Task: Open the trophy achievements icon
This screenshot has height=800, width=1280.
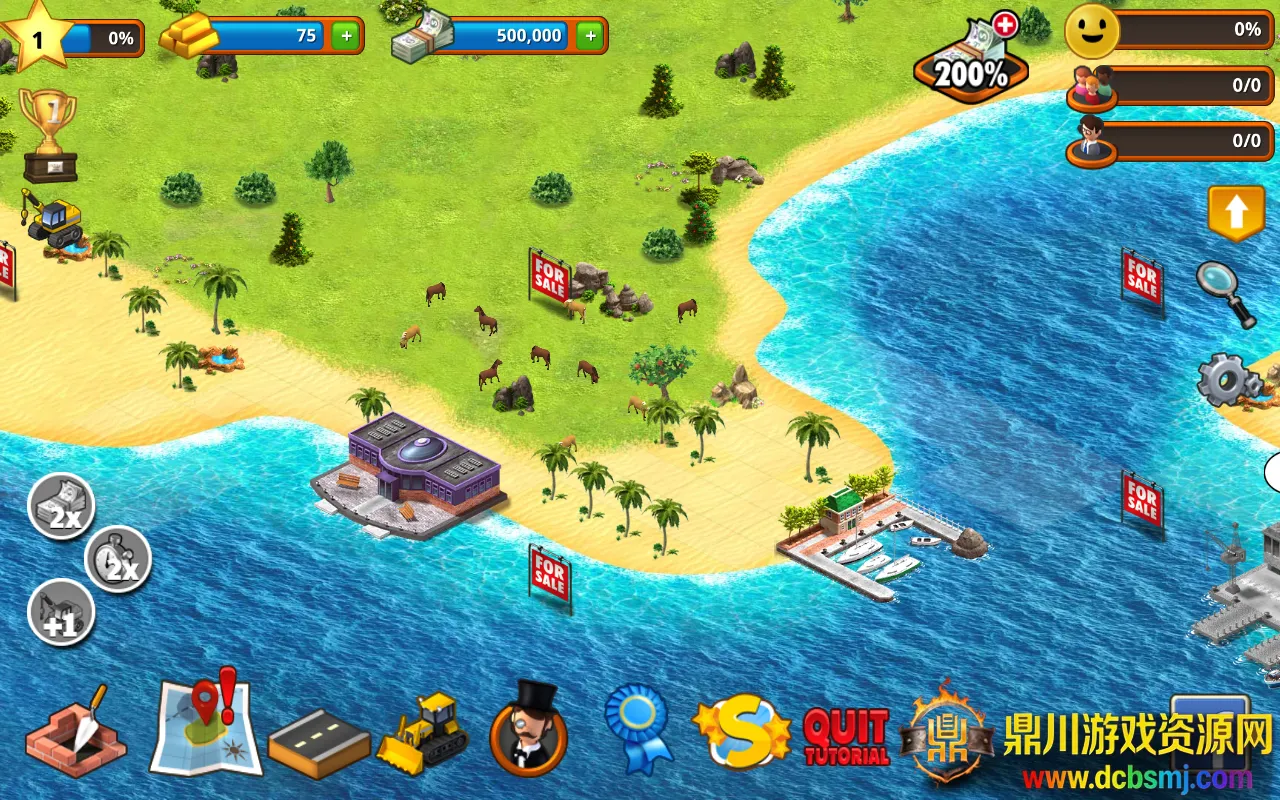Action: click(x=49, y=135)
